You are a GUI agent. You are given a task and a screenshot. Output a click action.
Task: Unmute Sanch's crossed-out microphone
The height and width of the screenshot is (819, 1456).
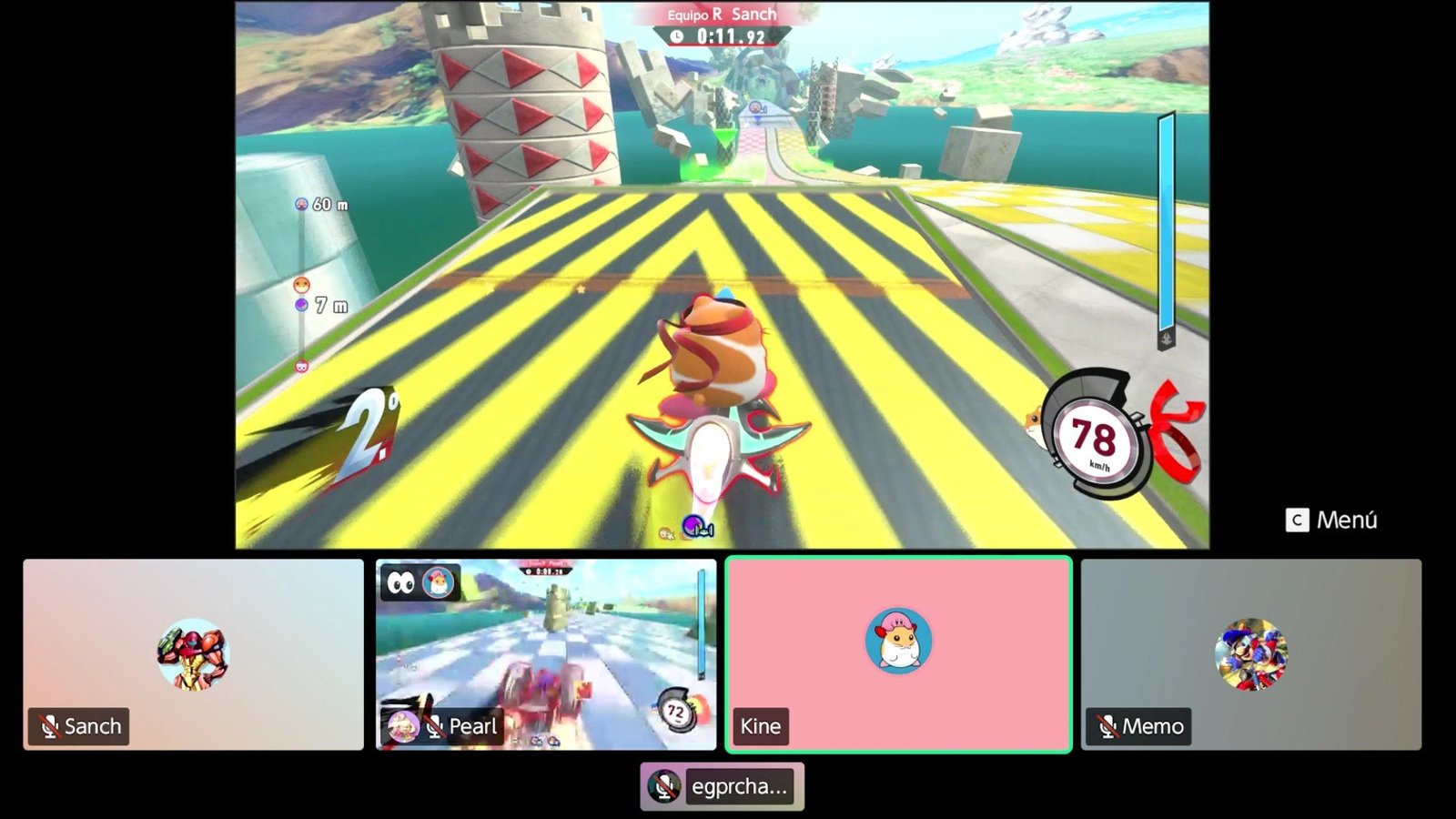(x=50, y=726)
